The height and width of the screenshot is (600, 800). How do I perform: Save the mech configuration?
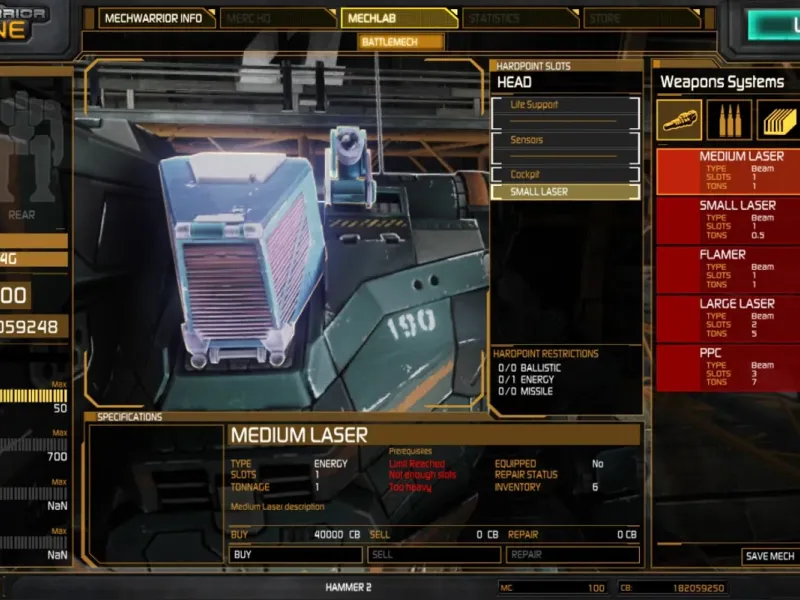coord(769,556)
